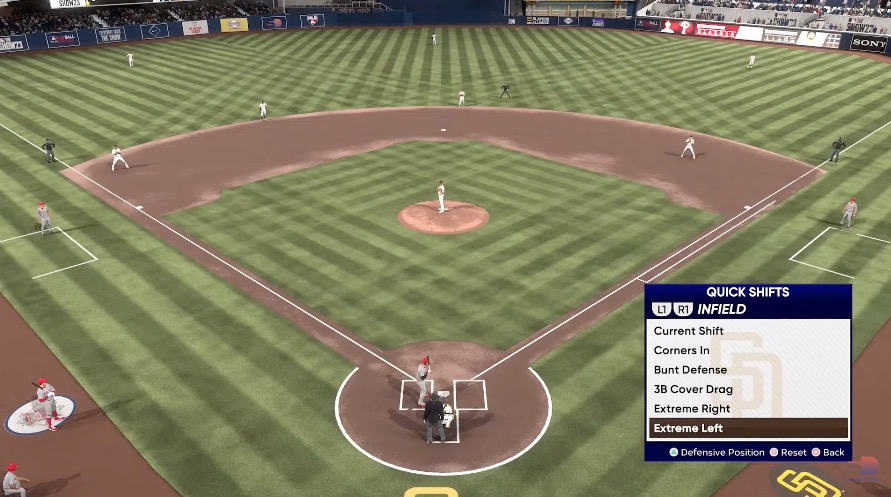Select the Current Shift option
891x497 pixels.
tap(689, 331)
